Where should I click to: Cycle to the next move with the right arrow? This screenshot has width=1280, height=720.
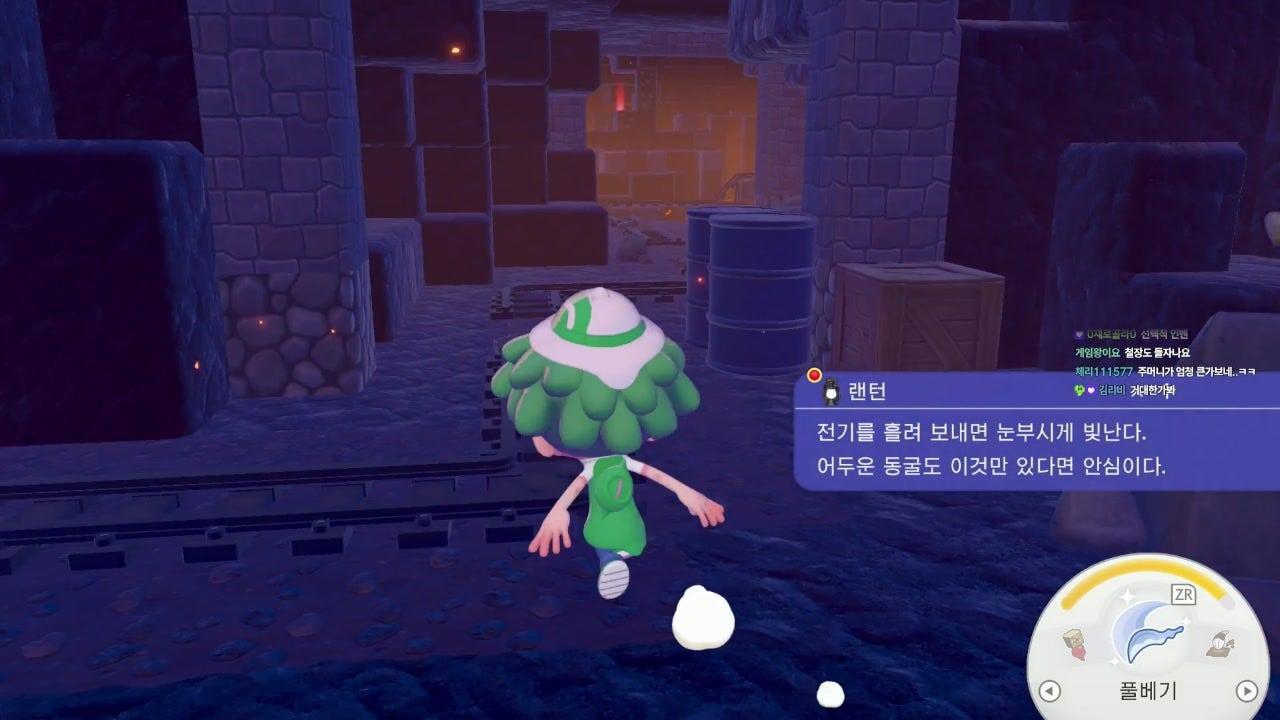(x=1246, y=690)
